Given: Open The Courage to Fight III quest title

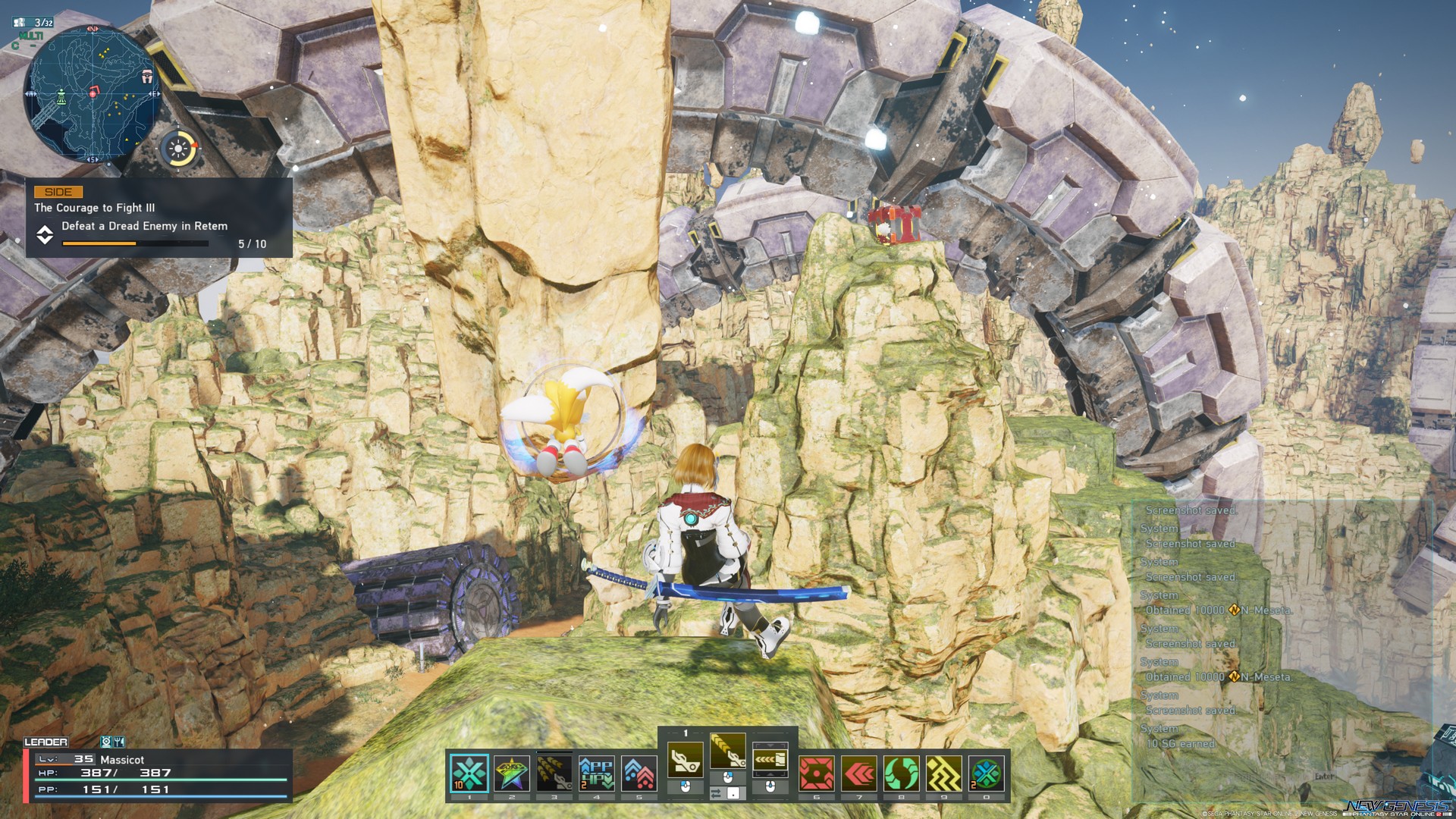Looking at the screenshot, I should [x=95, y=209].
